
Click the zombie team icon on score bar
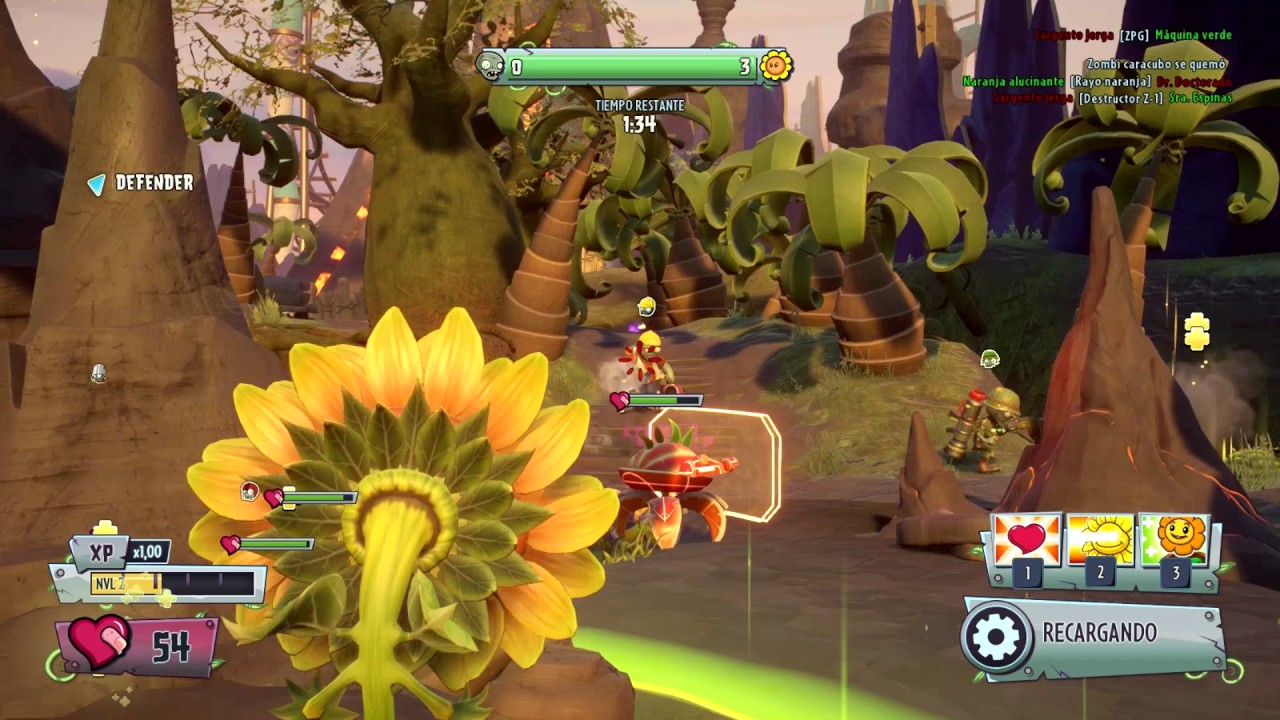point(491,67)
